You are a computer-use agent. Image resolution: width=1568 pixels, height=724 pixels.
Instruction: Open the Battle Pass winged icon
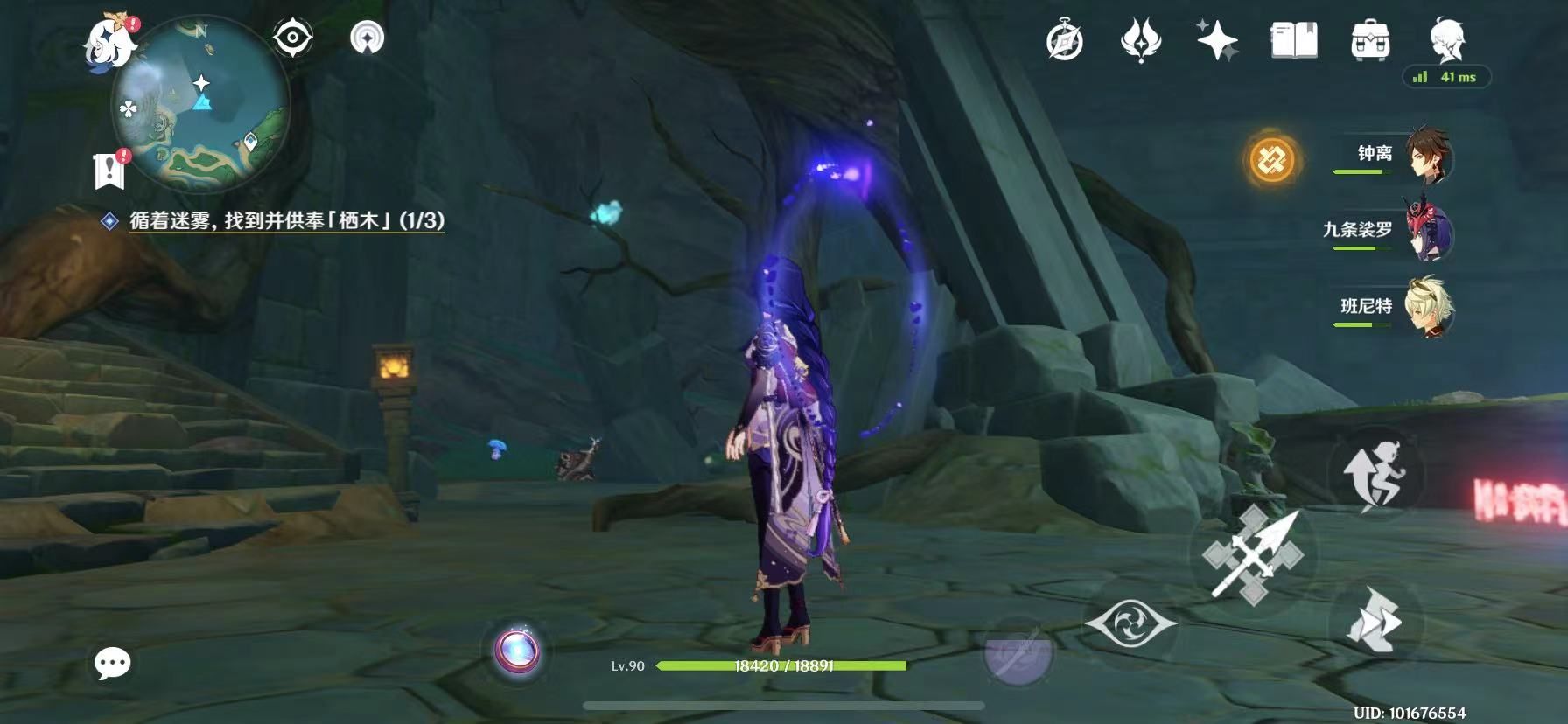coord(1141,41)
